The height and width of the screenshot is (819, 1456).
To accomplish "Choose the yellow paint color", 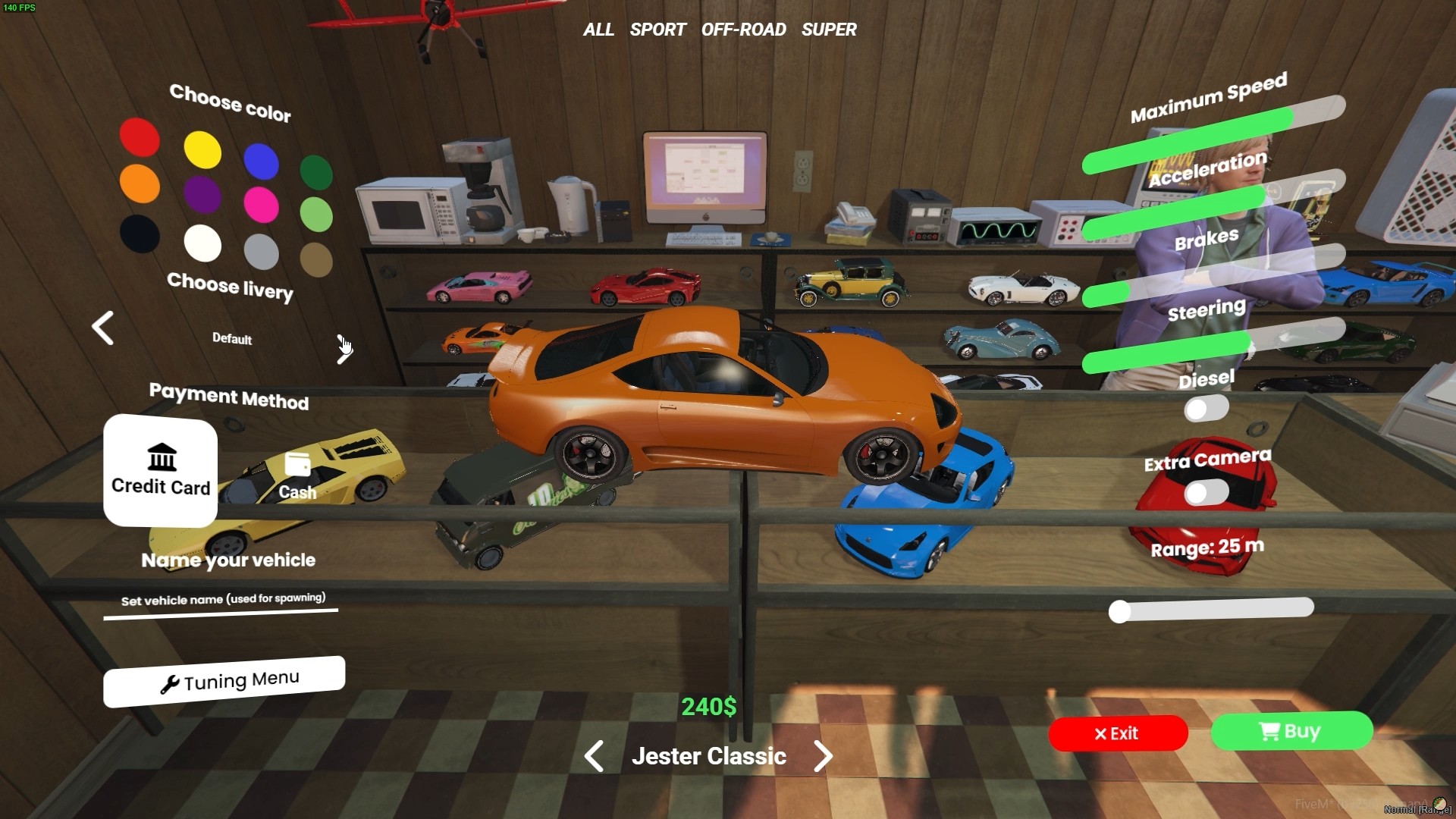I will (x=202, y=149).
